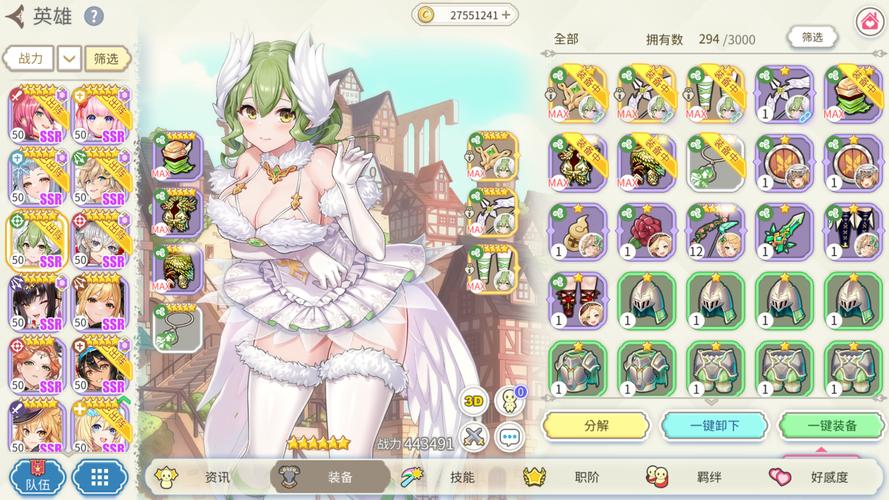Tap 分解 to dismantle equipment
889x500 pixels.
[596, 425]
